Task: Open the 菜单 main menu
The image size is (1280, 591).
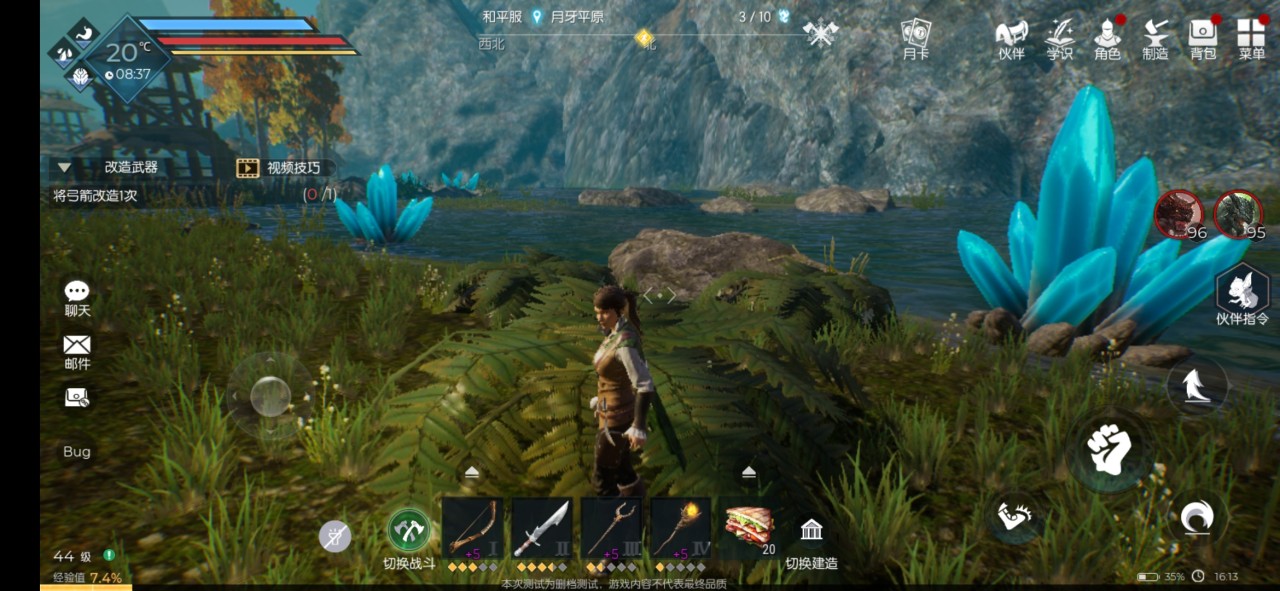Action: [x=1251, y=38]
